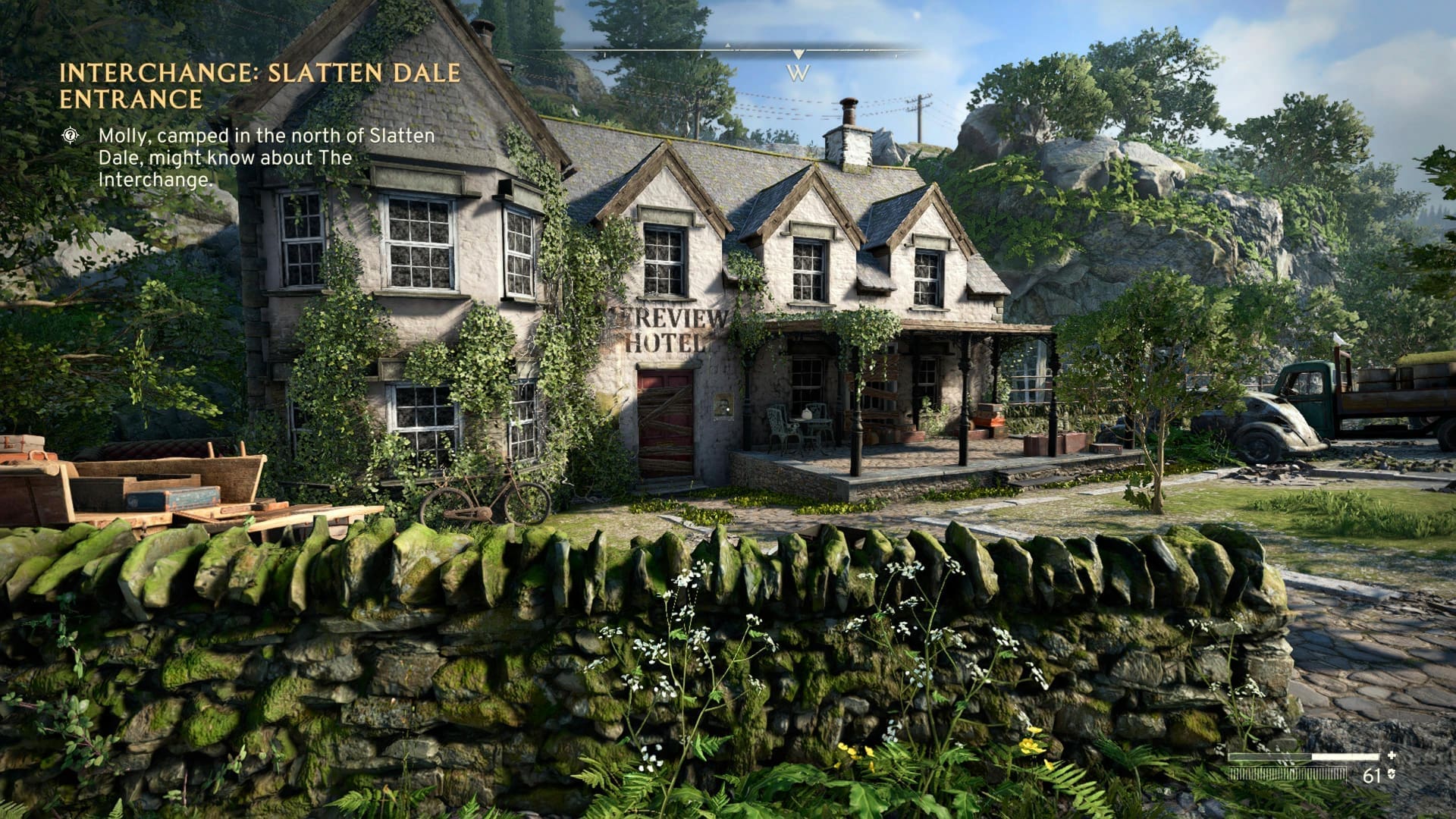Select the Interchange: Slatten Dale Entrance quest title
The image size is (1456, 819).
click(259, 85)
